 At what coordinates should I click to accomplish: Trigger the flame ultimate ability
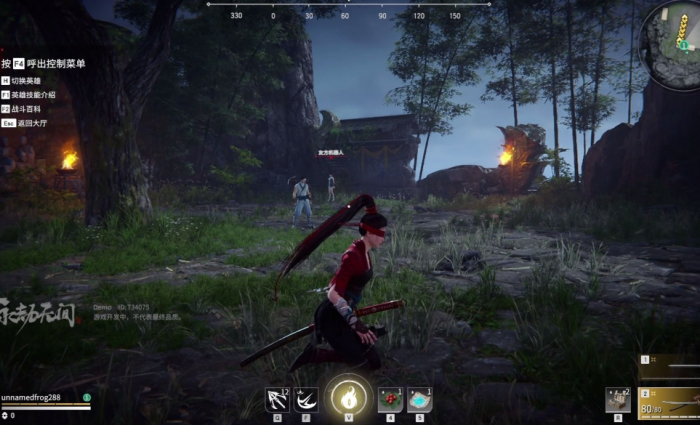click(x=349, y=398)
